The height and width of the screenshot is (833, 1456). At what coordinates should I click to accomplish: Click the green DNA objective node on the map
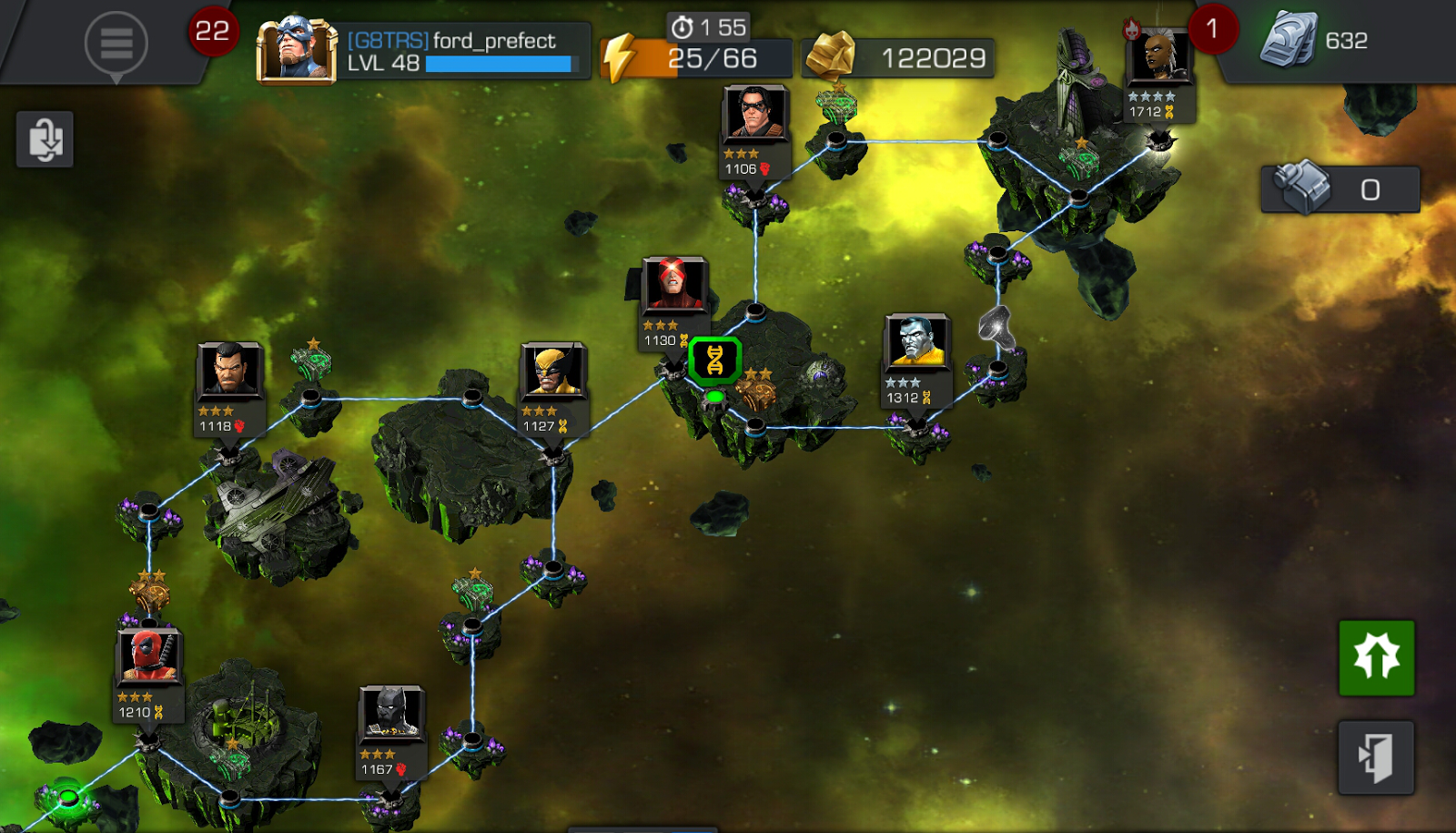tap(715, 362)
